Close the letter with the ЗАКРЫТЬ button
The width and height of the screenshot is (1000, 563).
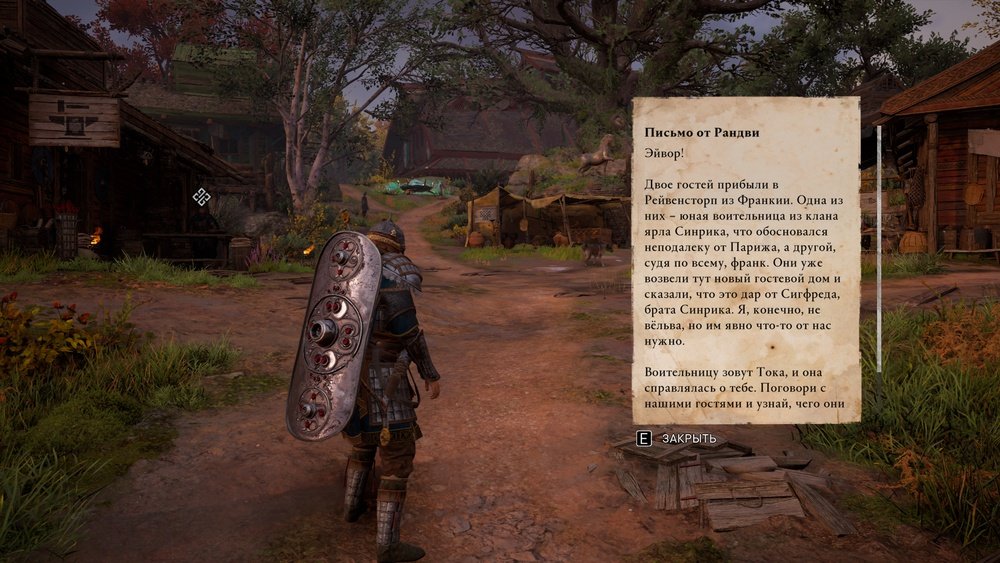tap(678, 438)
